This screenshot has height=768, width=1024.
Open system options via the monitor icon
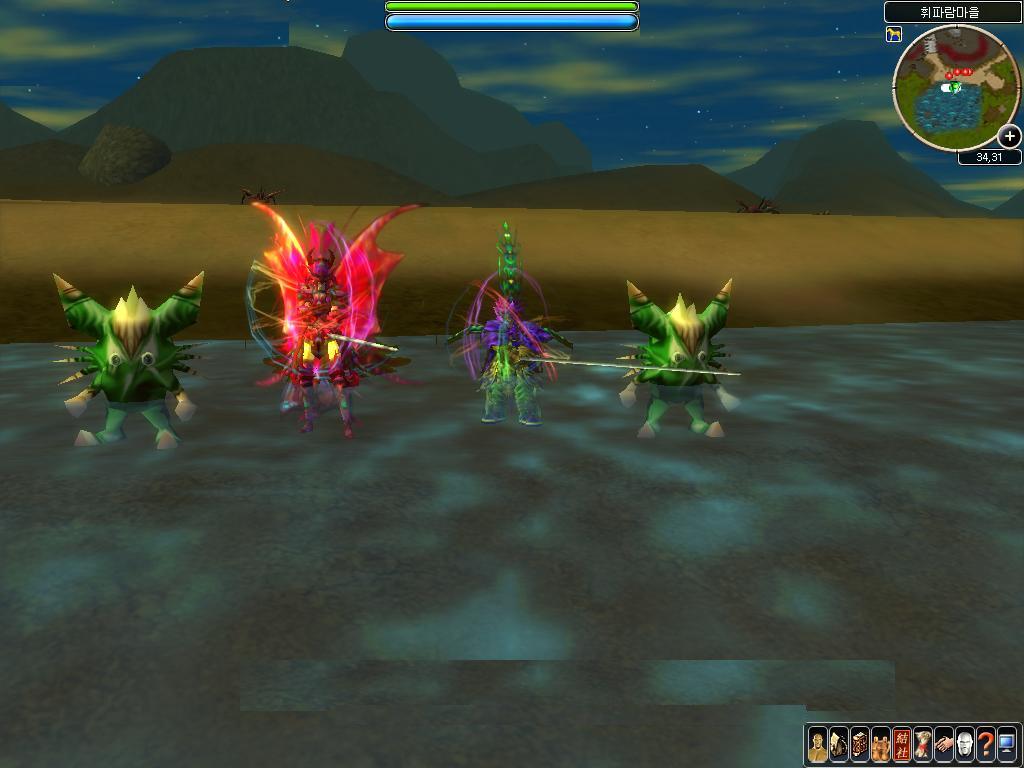(x=1007, y=744)
